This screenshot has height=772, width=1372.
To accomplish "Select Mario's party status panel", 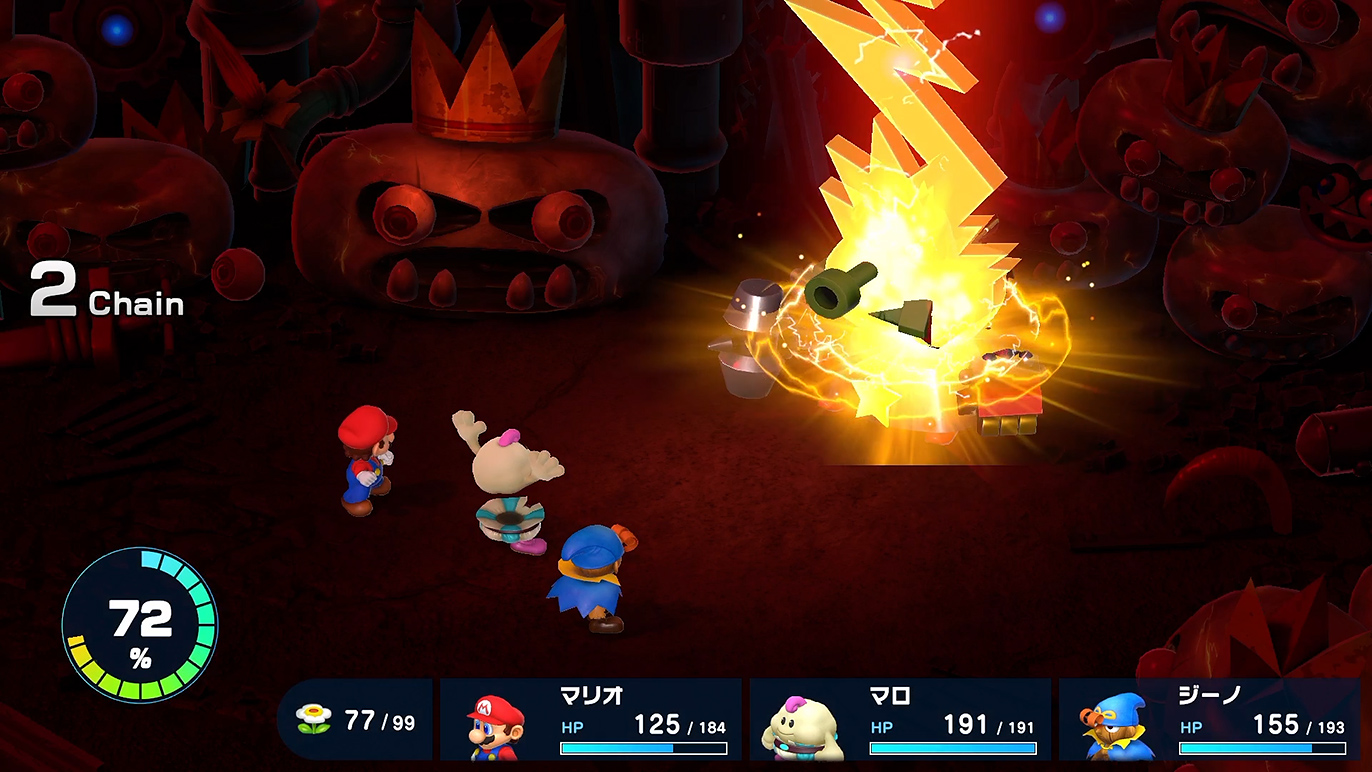I will point(591,719).
